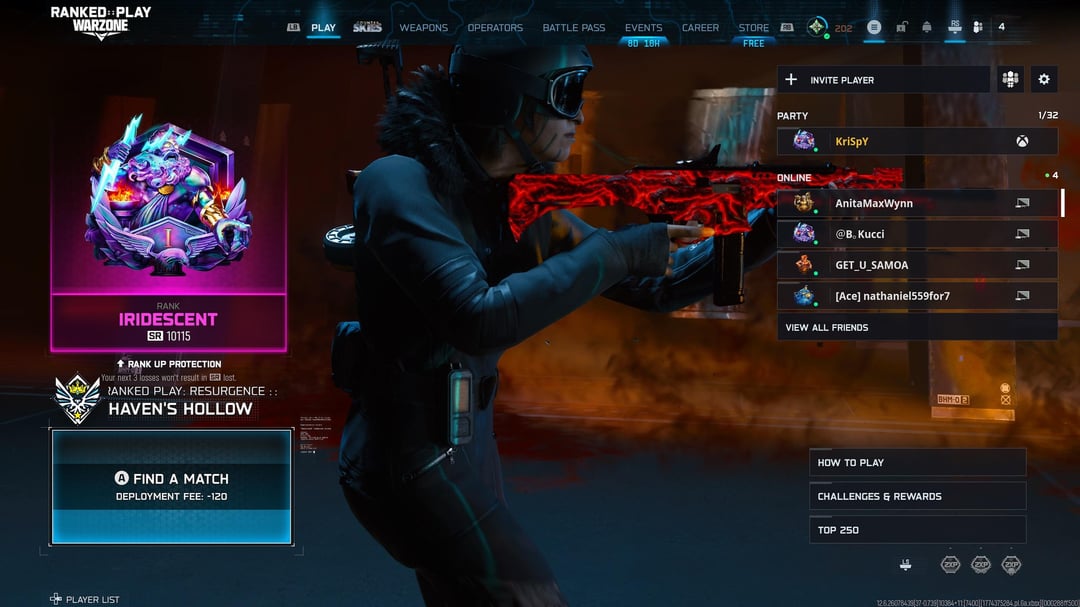Image resolution: width=1080 pixels, height=607 pixels.
Task: Go to the Battle Pass tab
Action: click(574, 28)
